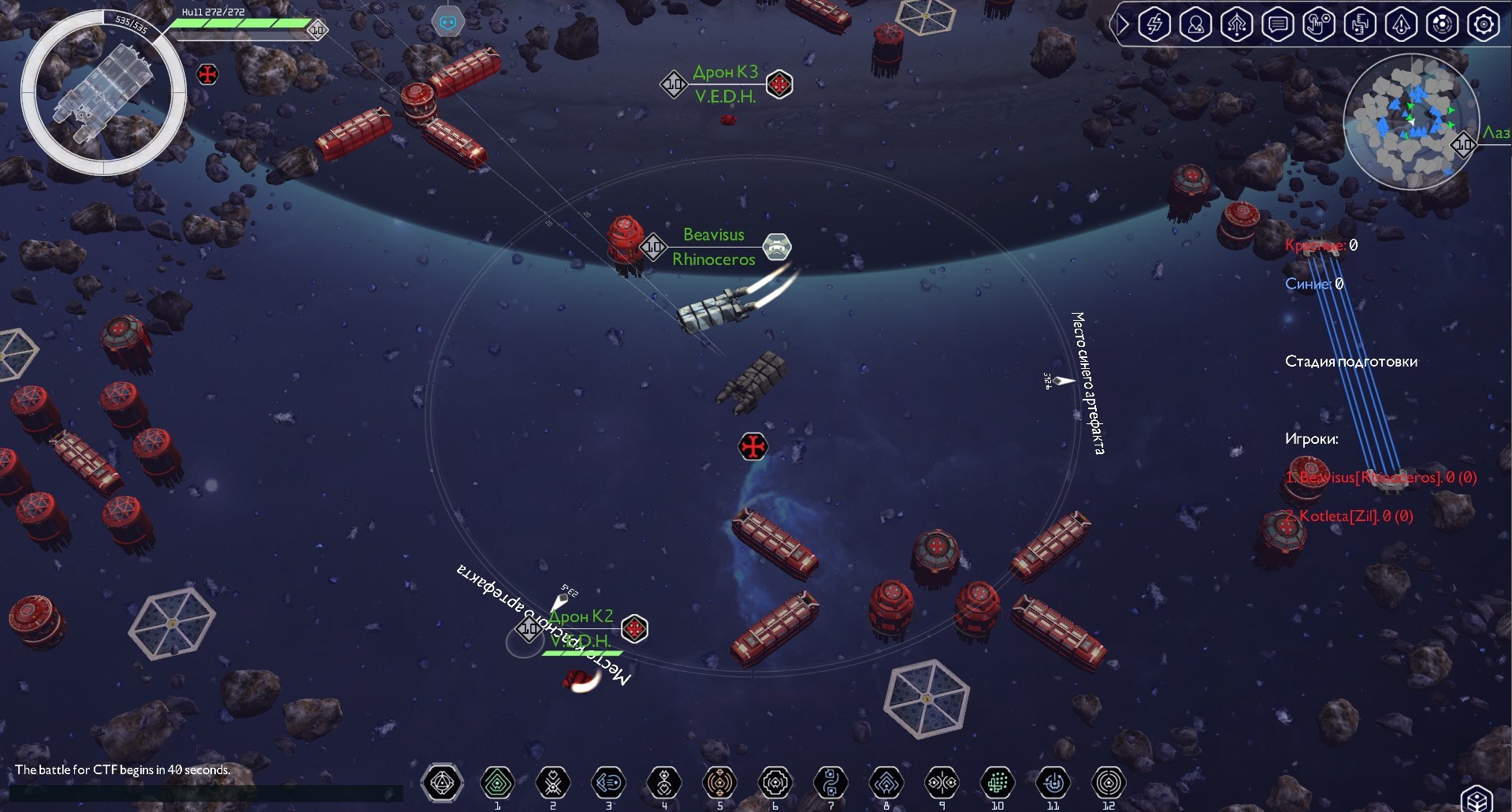The width and height of the screenshot is (1512, 812).
Task: Select the circular minimap
Action: pyautogui.click(x=1410, y=122)
